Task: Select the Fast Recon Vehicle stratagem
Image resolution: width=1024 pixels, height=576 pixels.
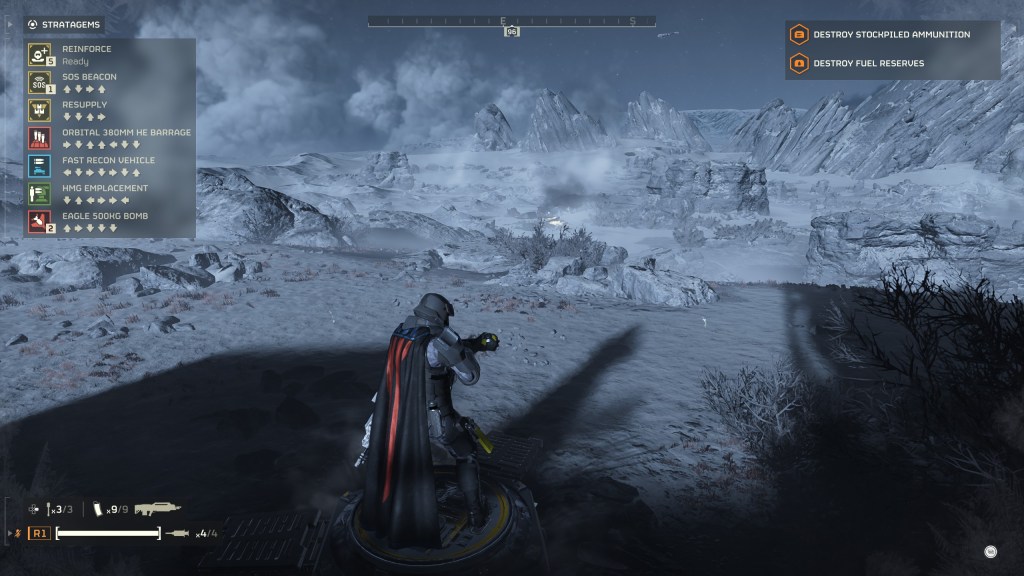Action: tap(40, 166)
